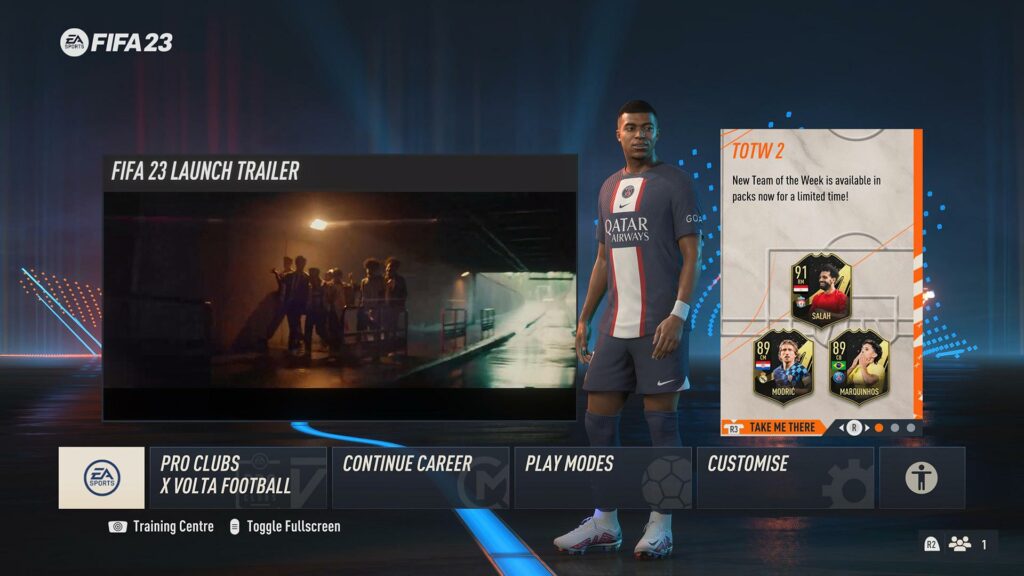
Task: Open Pro Clubs x Volta Football
Action: [238, 477]
